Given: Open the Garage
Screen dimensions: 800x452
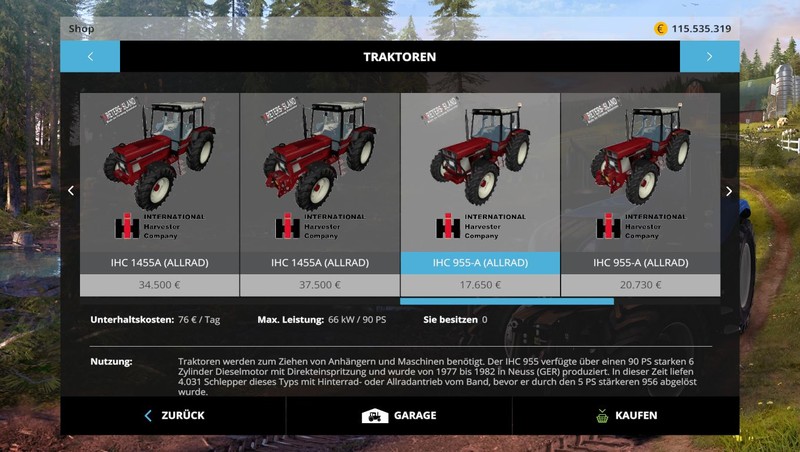Looking at the screenshot, I should click(x=399, y=415).
